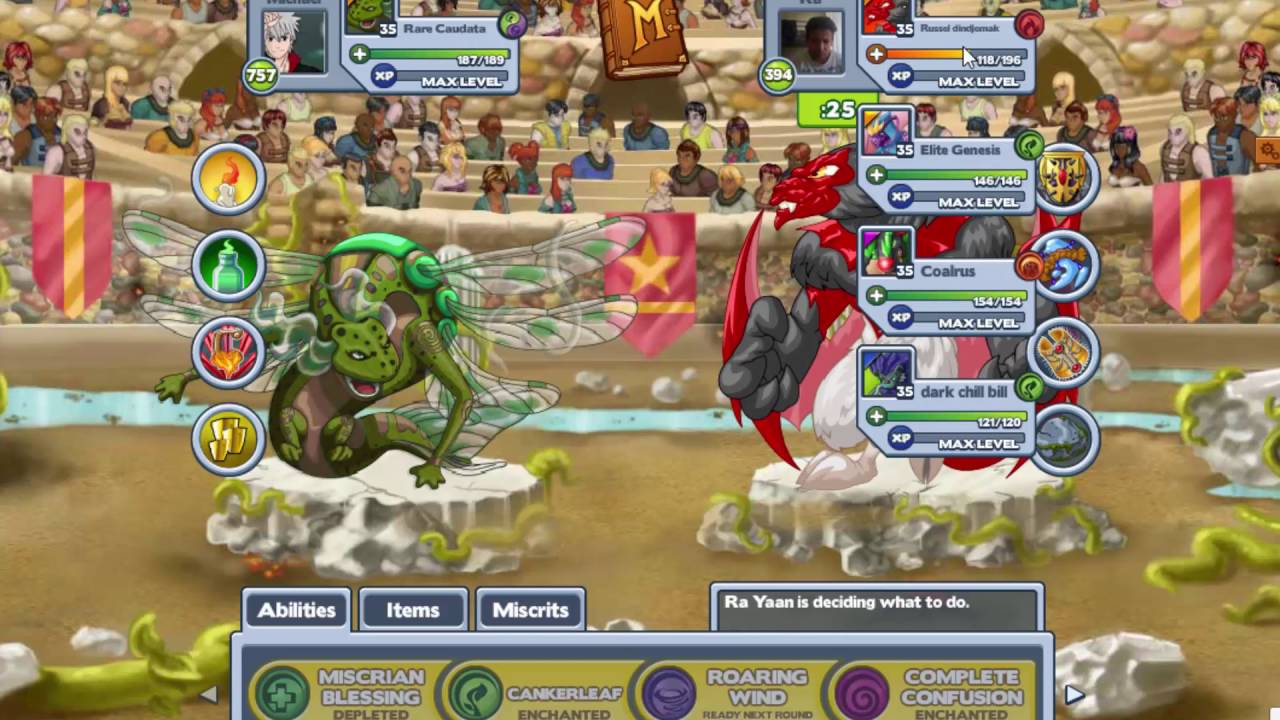Click the left arrow on the ability bar
This screenshot has width=1280, height=720.
[208, 693]
